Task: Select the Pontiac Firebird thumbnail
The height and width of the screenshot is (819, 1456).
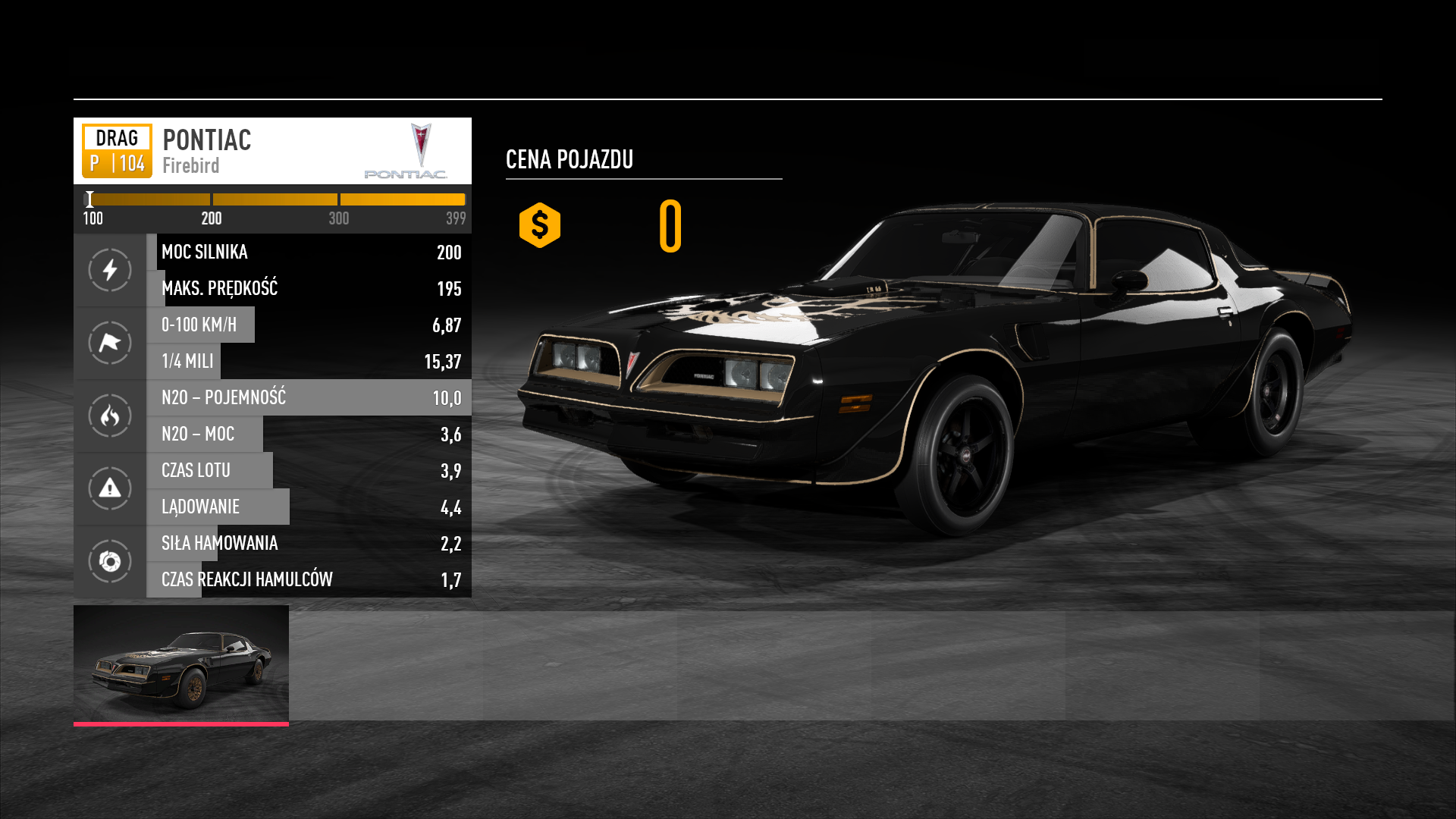Action: click(181, 664)
